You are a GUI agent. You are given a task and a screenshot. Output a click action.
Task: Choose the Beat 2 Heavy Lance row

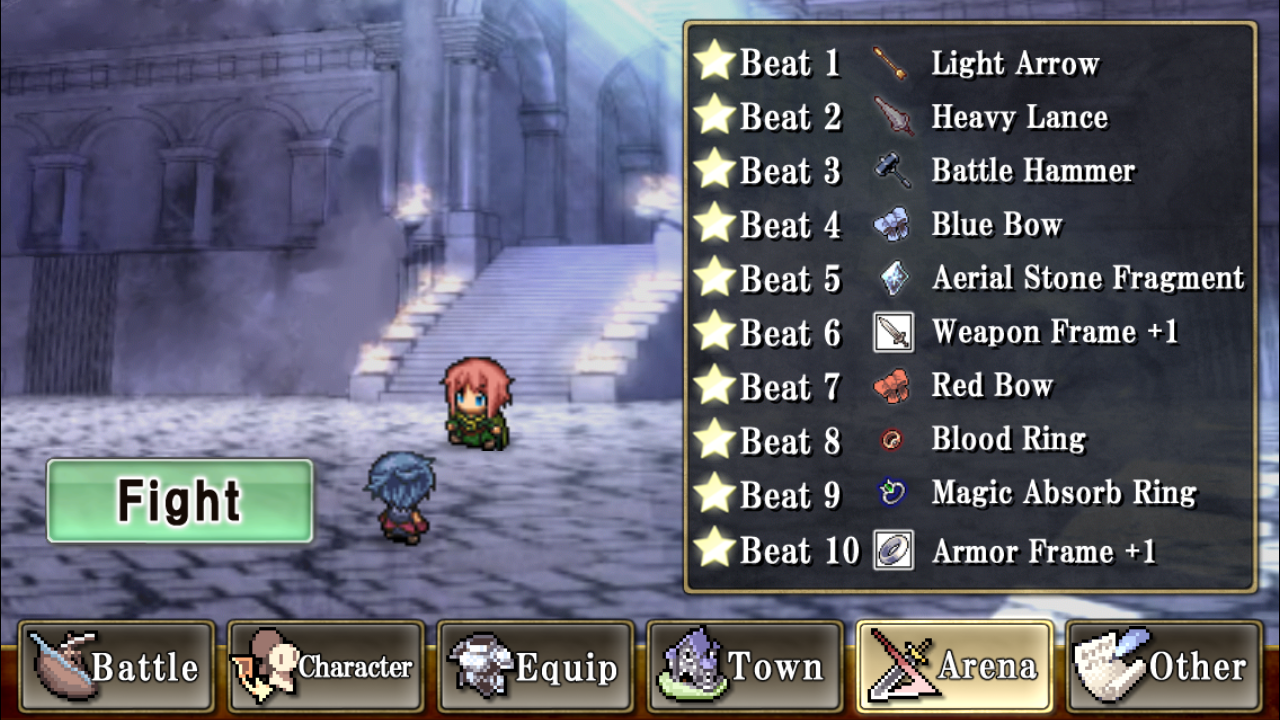tap(969, 117)
